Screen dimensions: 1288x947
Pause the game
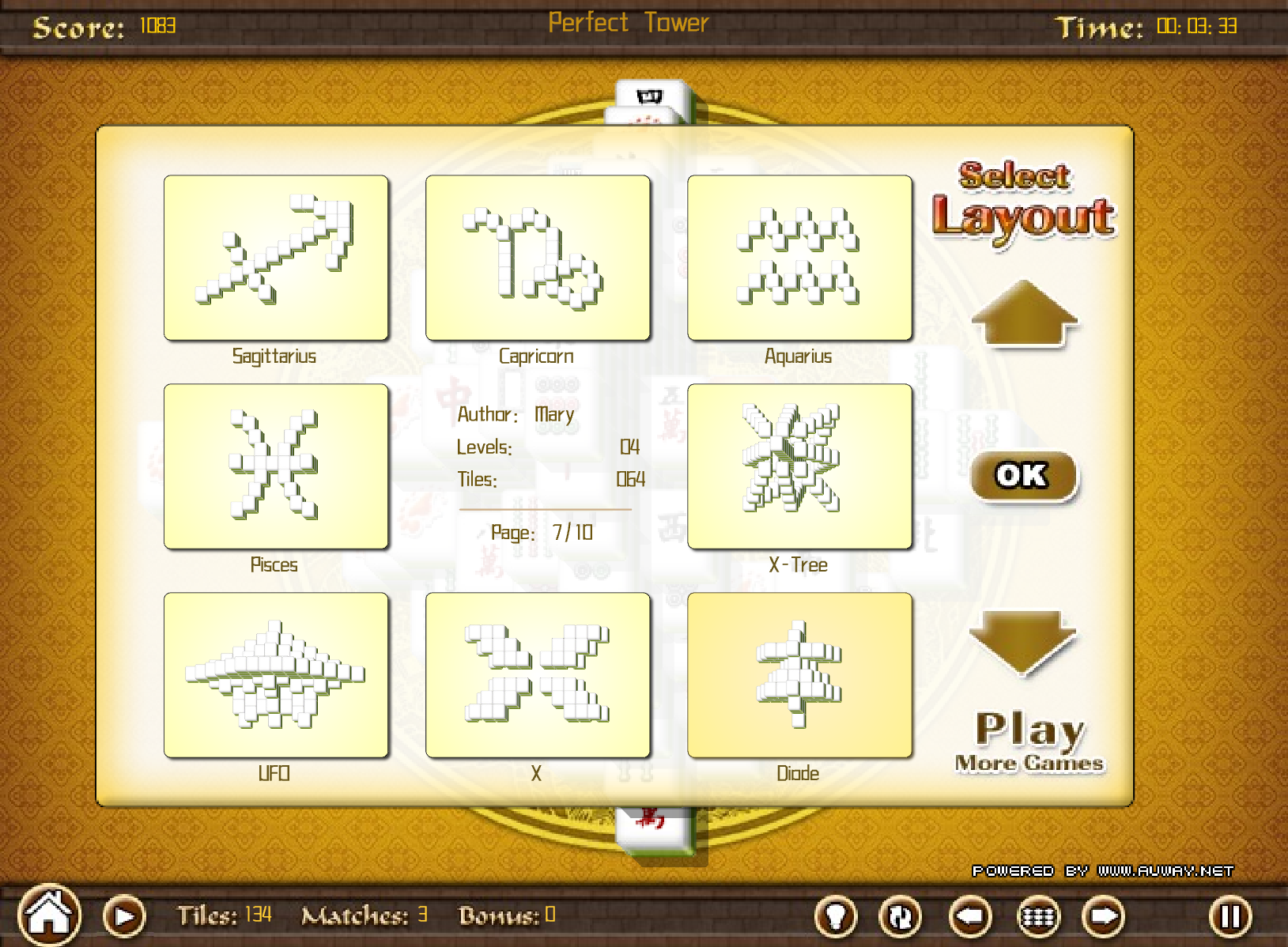pos(1230,917)
